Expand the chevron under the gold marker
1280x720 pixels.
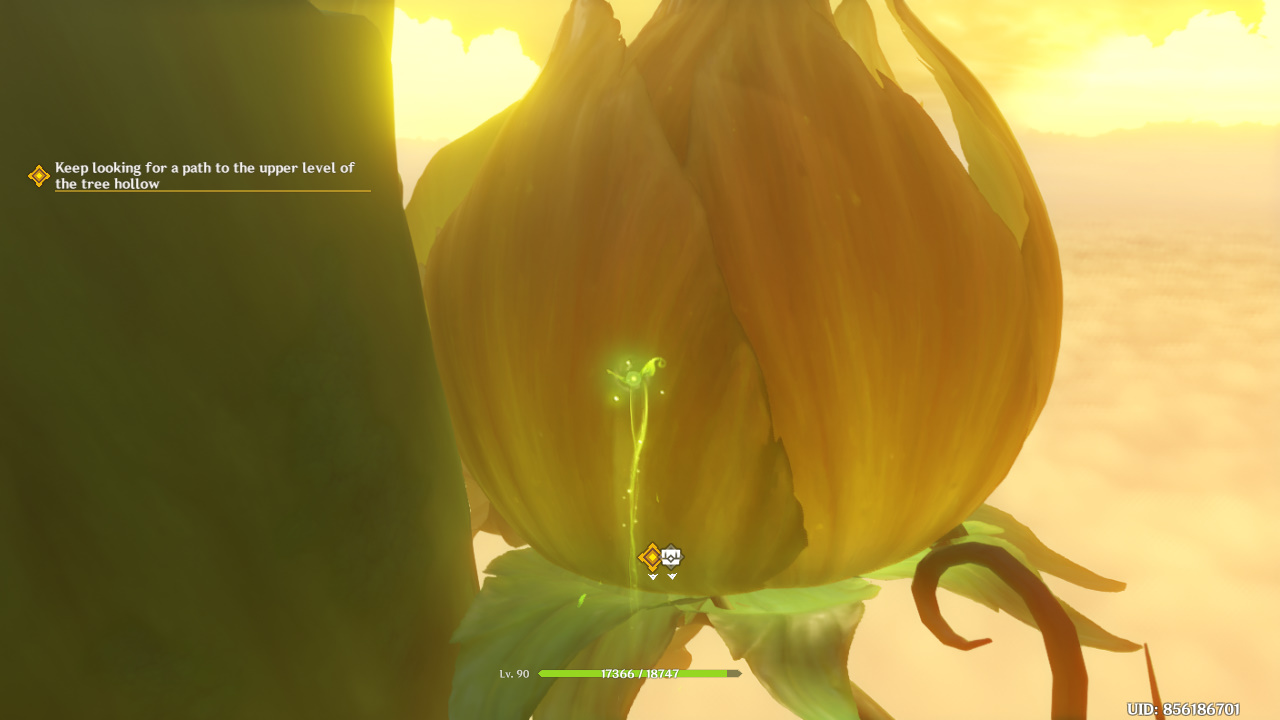(x=652, y=577)
